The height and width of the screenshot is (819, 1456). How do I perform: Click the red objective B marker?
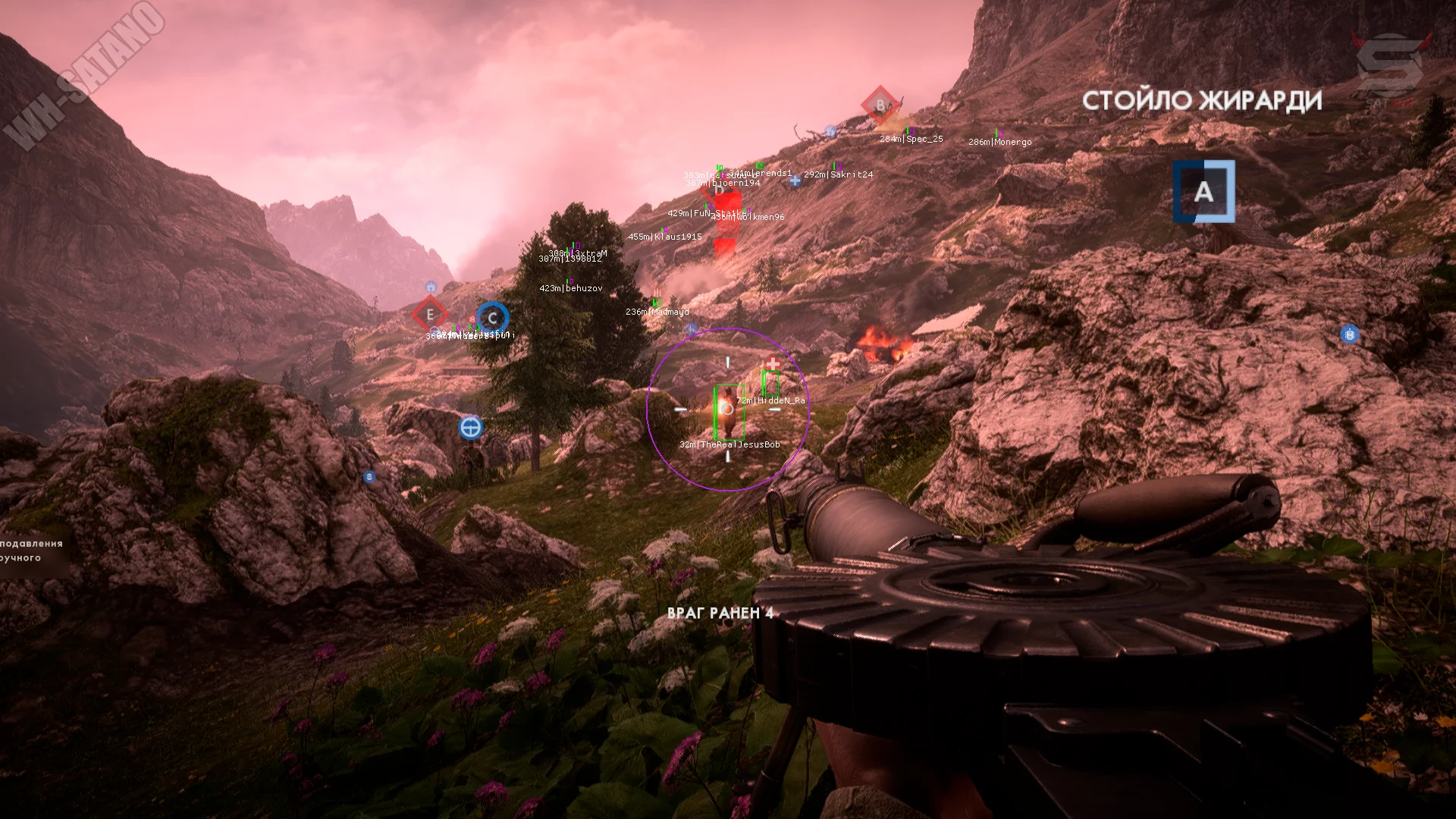pyautogui.click(x=880, y=105)
